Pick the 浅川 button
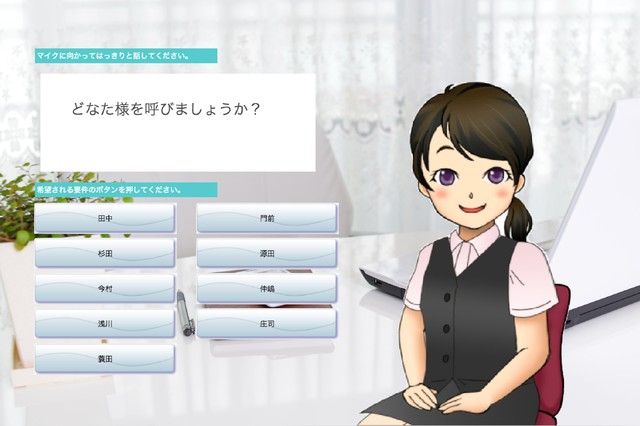 [105, 323]
